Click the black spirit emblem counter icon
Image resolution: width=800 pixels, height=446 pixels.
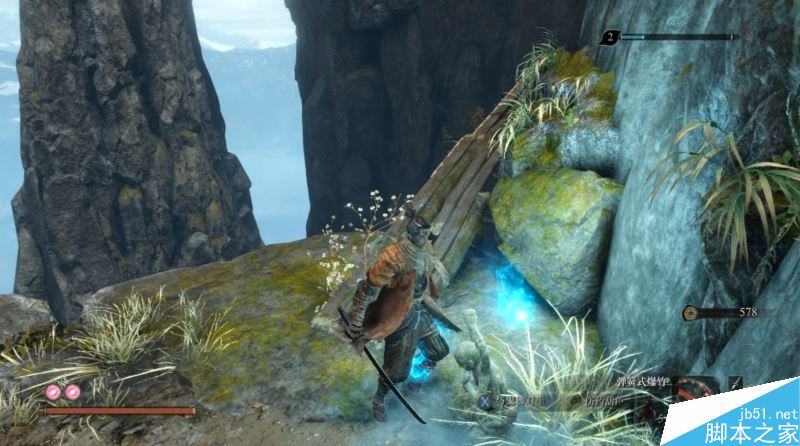[x=610, y=38]
